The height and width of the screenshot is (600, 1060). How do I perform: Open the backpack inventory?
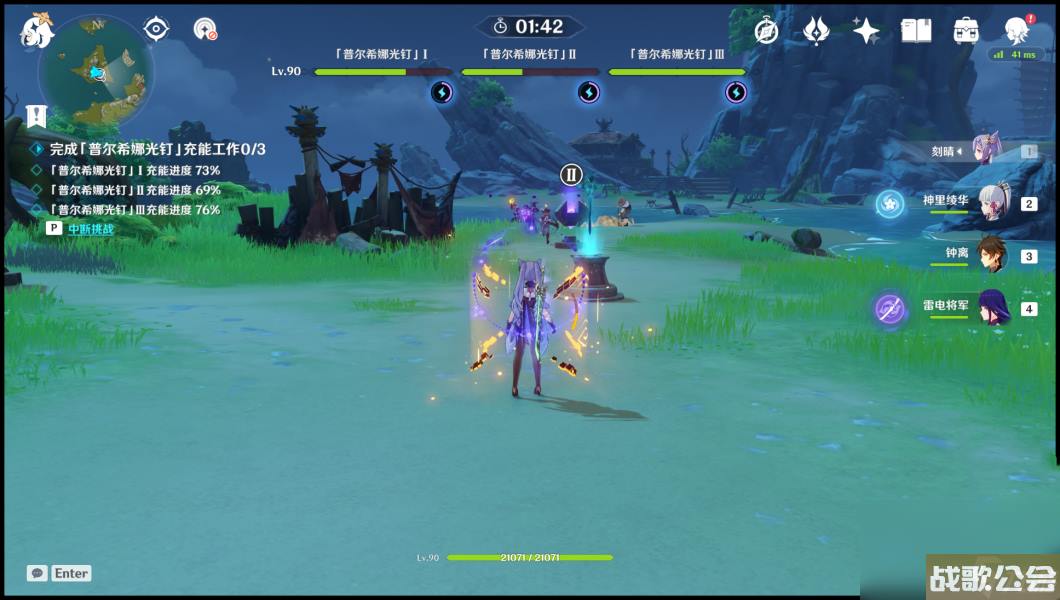pyautogui.click(x=966, y=30)
